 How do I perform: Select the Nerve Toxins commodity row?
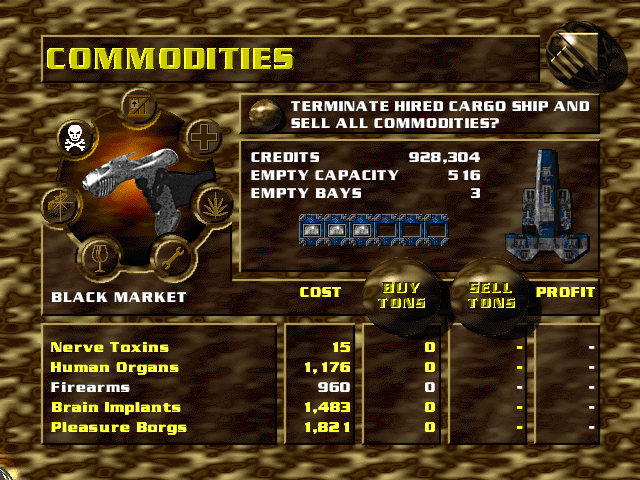click(x=110, y=348)
